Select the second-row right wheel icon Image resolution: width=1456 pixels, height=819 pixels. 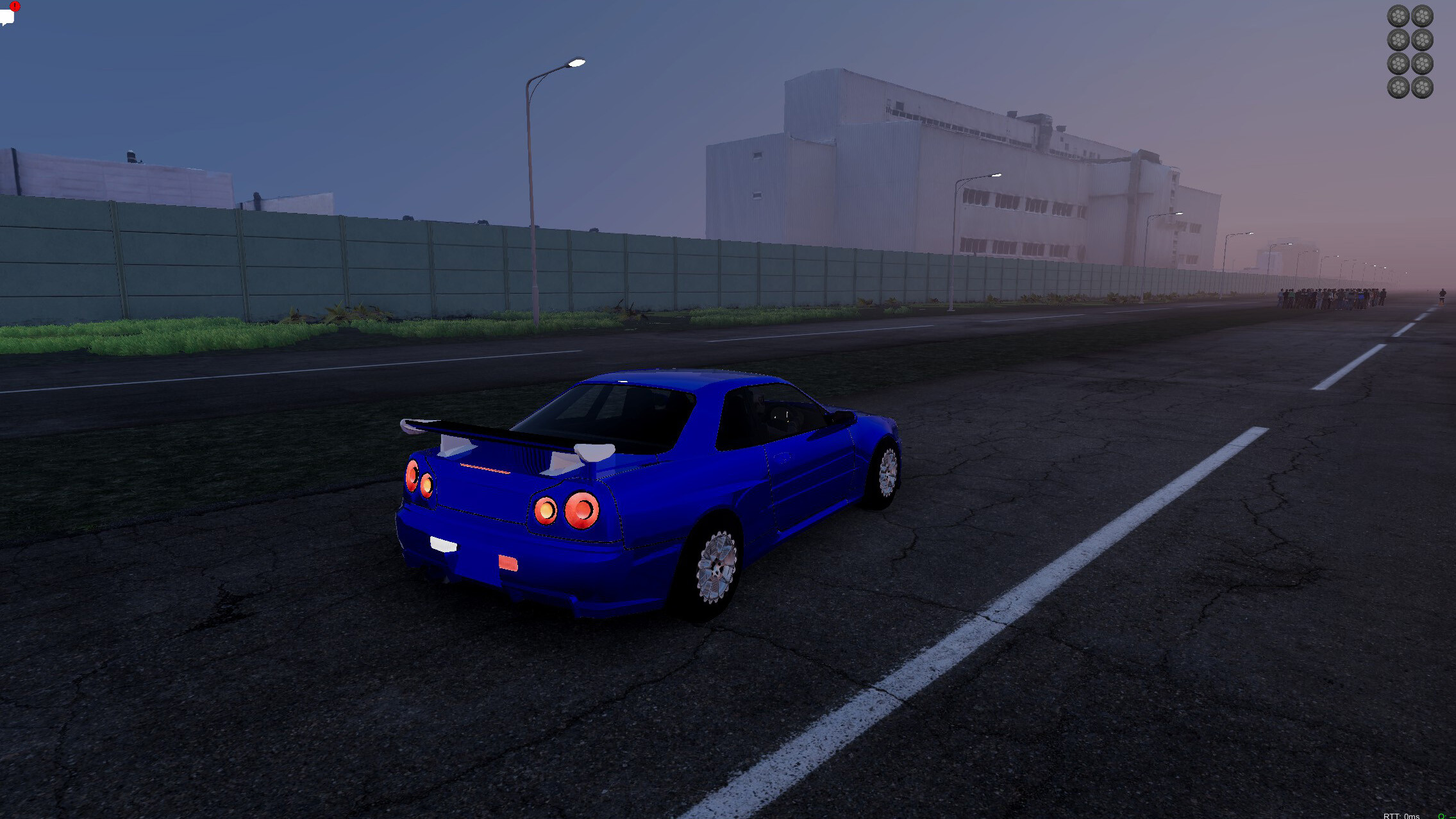[1423, 39]
